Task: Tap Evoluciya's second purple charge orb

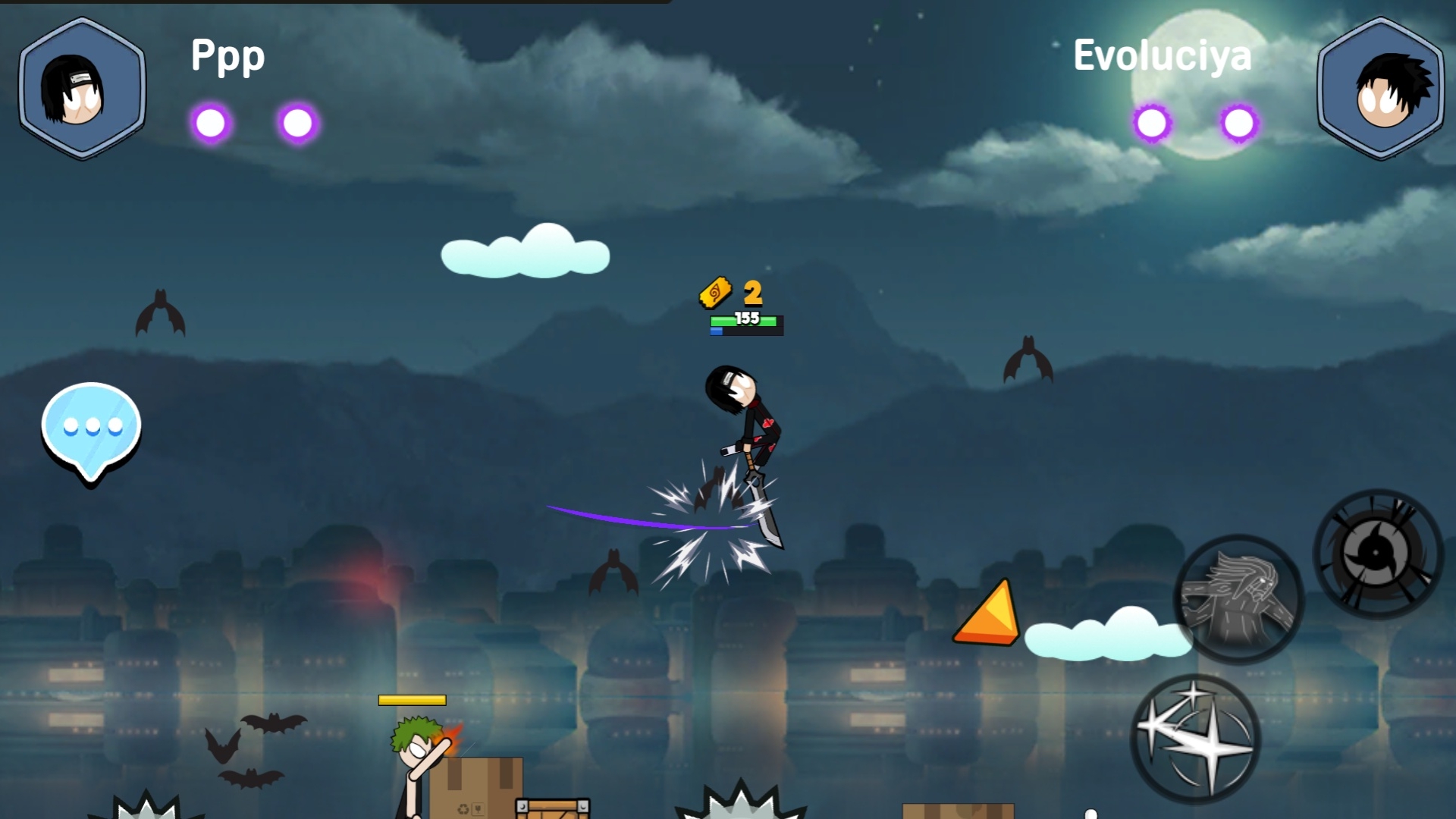Action: [x=1238, y=121]
